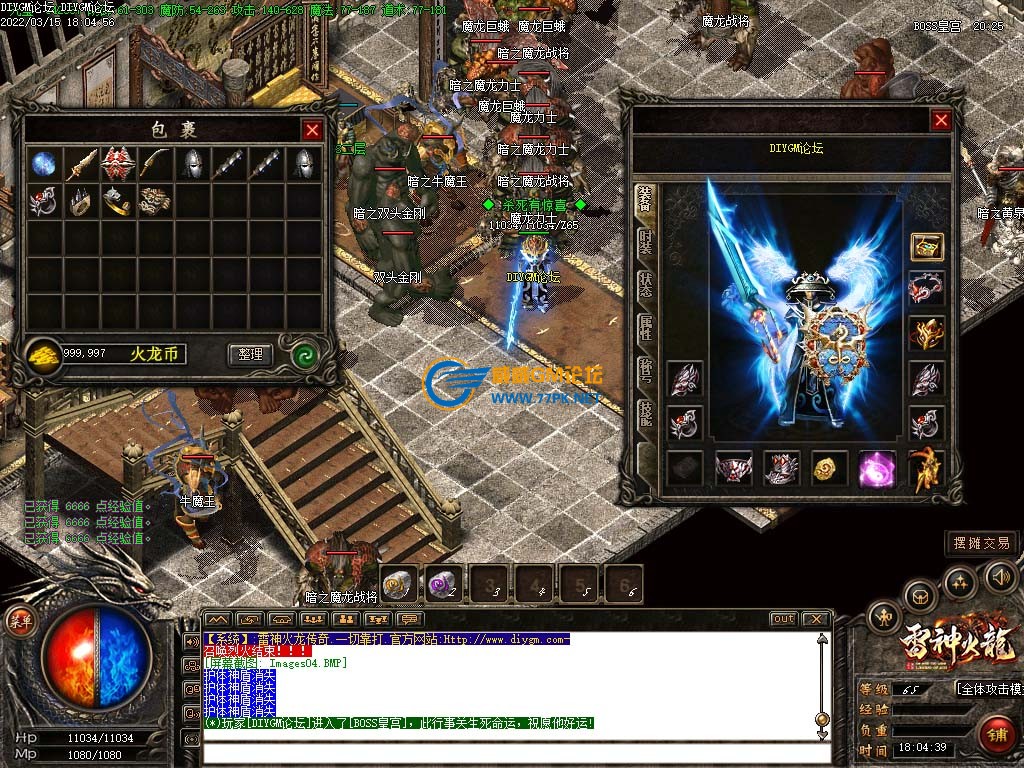Click the treasure chest icon on character panel
This screenshot has height=768, width=1024.
click(x=926, y=247)
